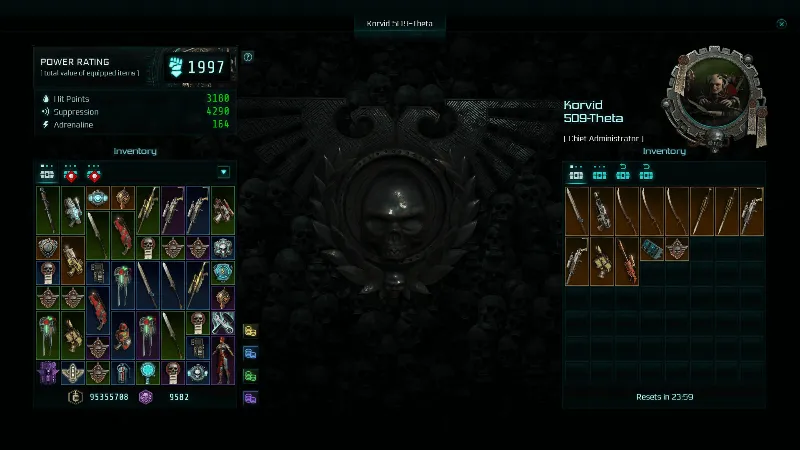Select the first vendor inventory tab

(x=576, y=172)
